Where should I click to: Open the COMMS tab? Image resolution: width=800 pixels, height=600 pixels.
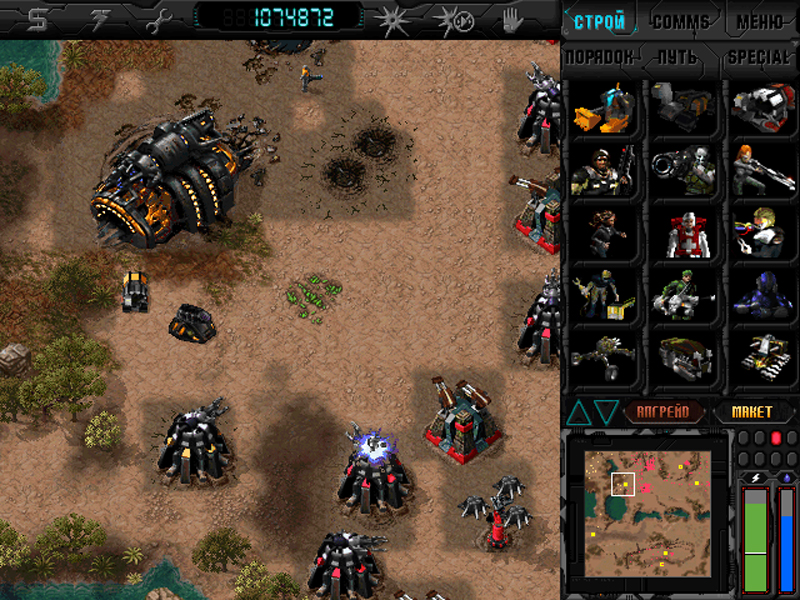pyautogui.click(x=680, y=21)
